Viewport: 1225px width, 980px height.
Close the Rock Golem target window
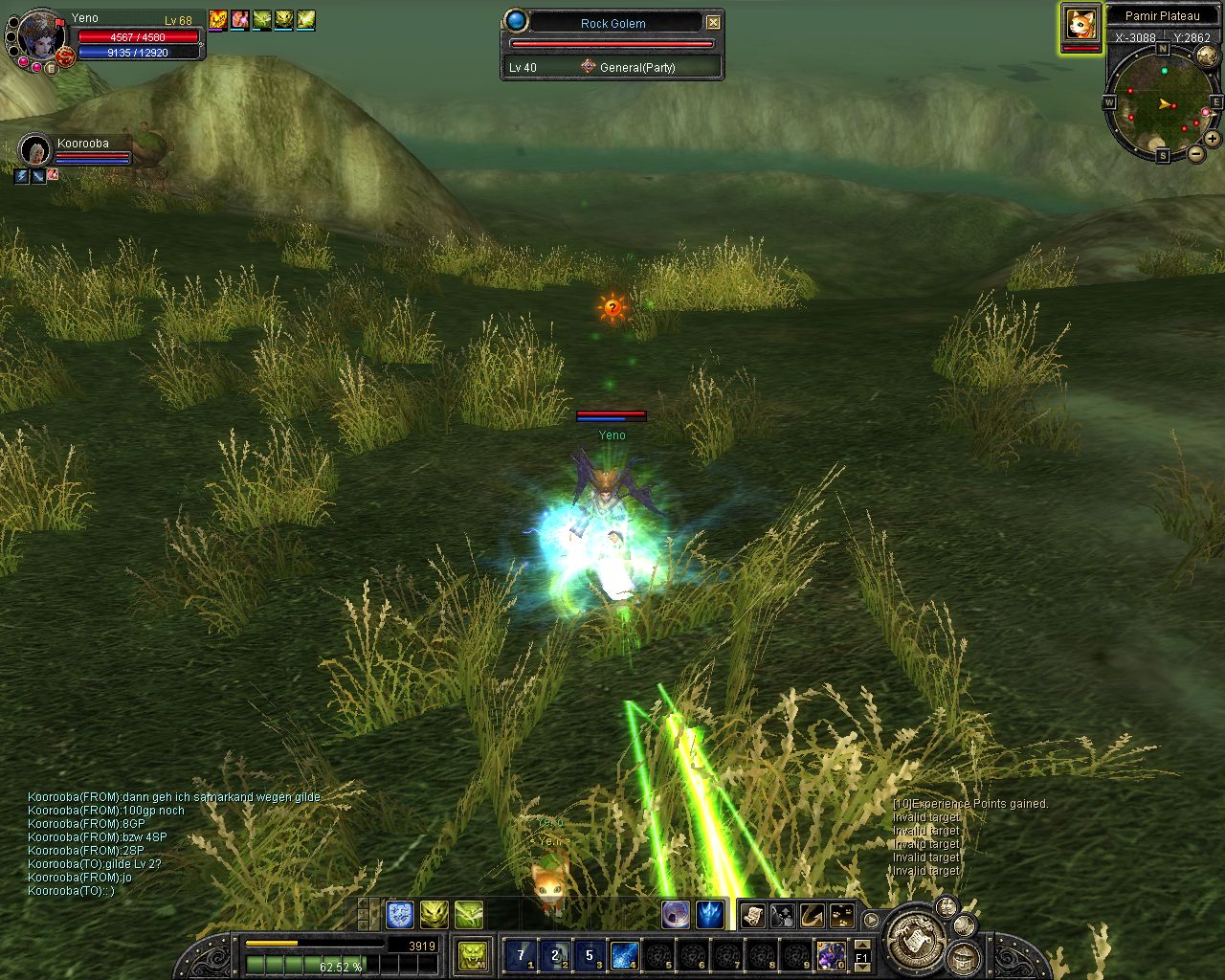pyautogui.click(x=713, y=22)
